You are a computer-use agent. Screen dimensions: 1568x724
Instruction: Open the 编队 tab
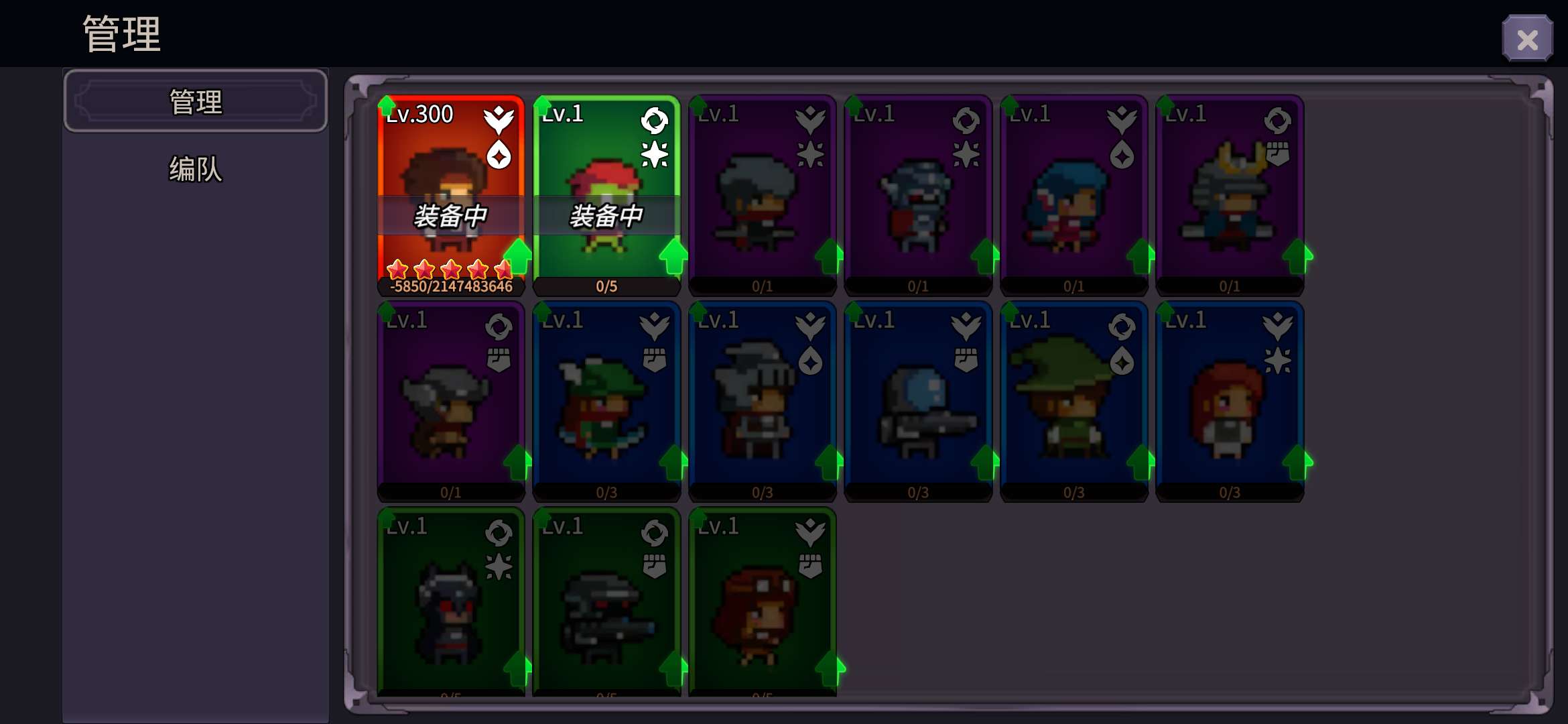point(196,169)
